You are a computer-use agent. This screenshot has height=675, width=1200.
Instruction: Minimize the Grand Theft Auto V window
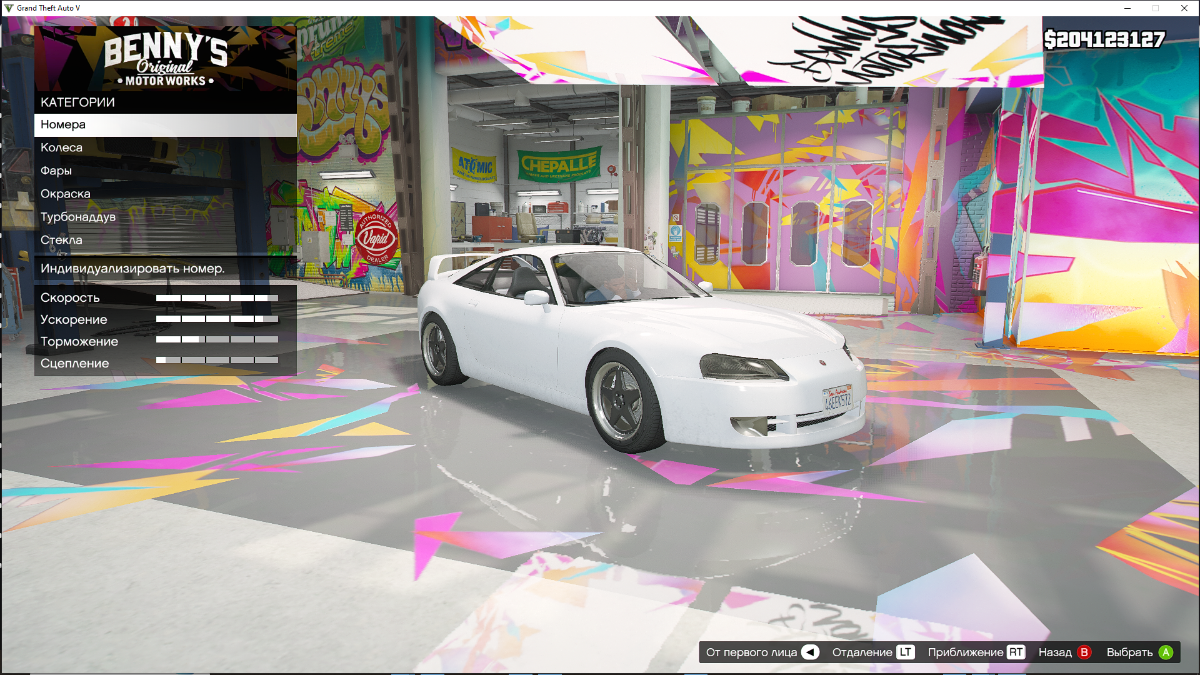[1128, 7]
